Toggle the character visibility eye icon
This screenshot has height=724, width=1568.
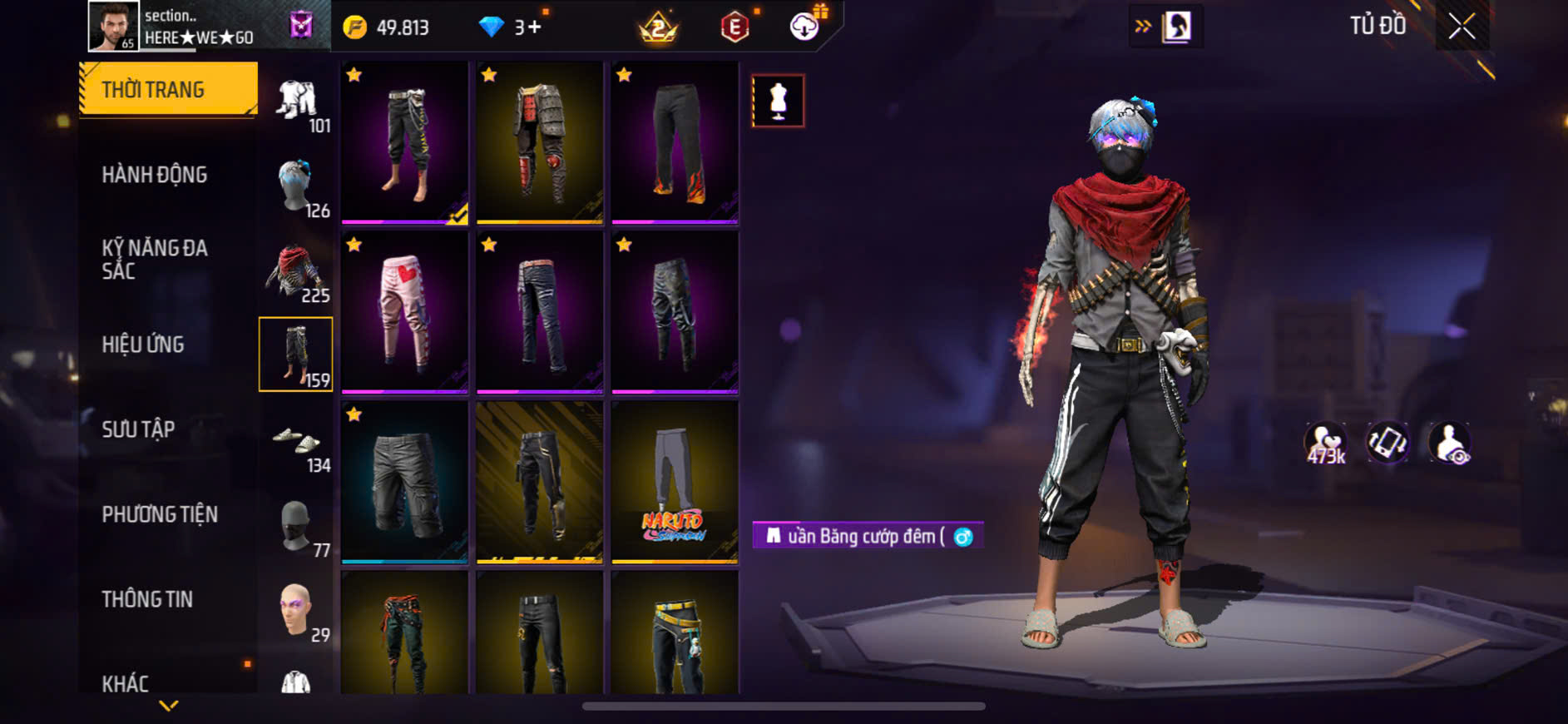pos(1449,443)
